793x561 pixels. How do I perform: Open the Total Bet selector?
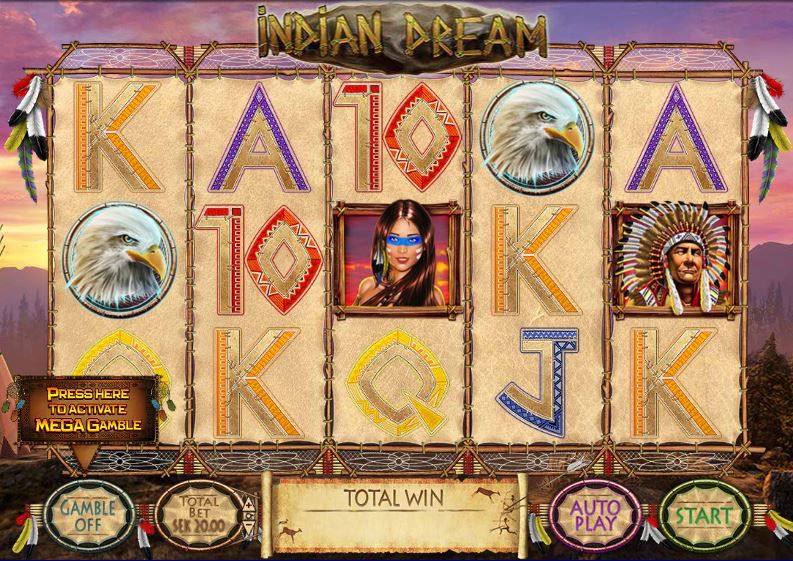(200, 513)
